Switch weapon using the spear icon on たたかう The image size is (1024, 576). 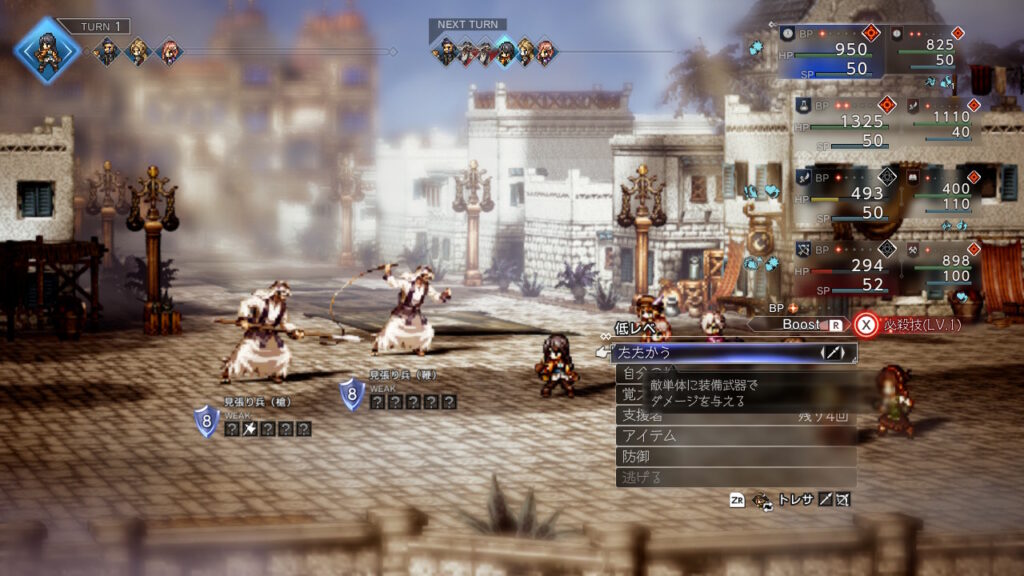[832, 353]
